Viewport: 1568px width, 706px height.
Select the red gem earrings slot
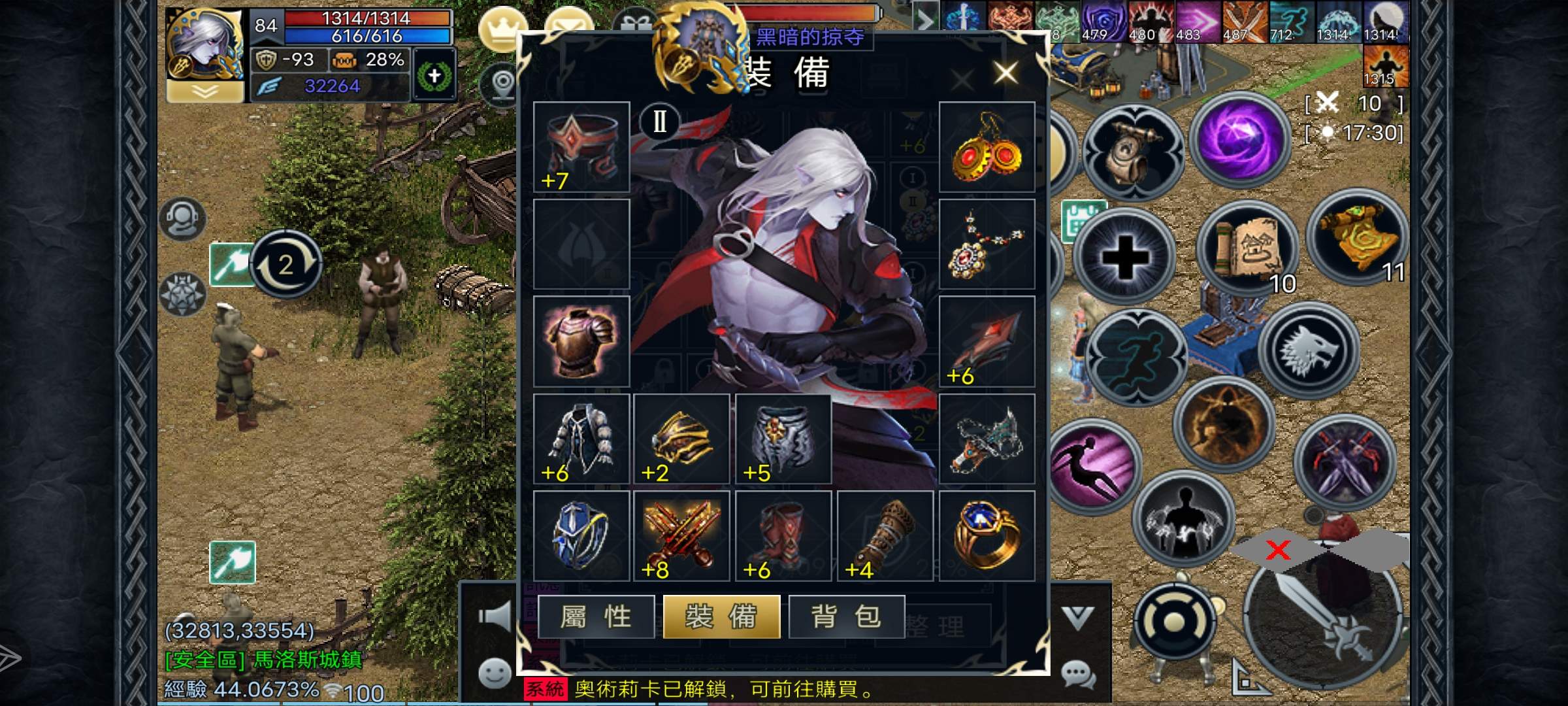(x=987, y=147)
